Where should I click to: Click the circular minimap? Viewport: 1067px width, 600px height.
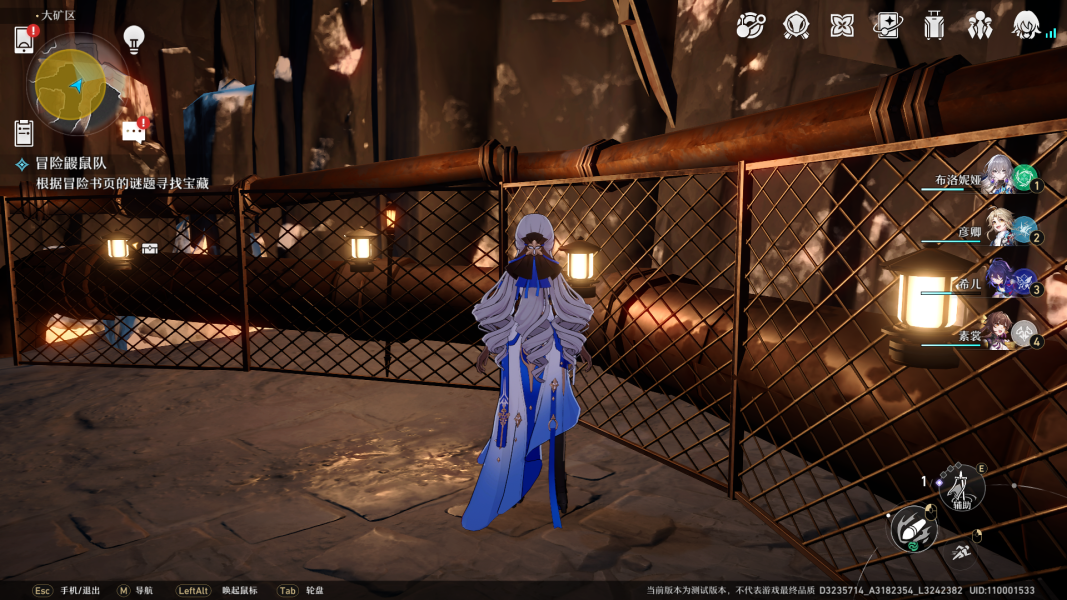coord(72,85)
